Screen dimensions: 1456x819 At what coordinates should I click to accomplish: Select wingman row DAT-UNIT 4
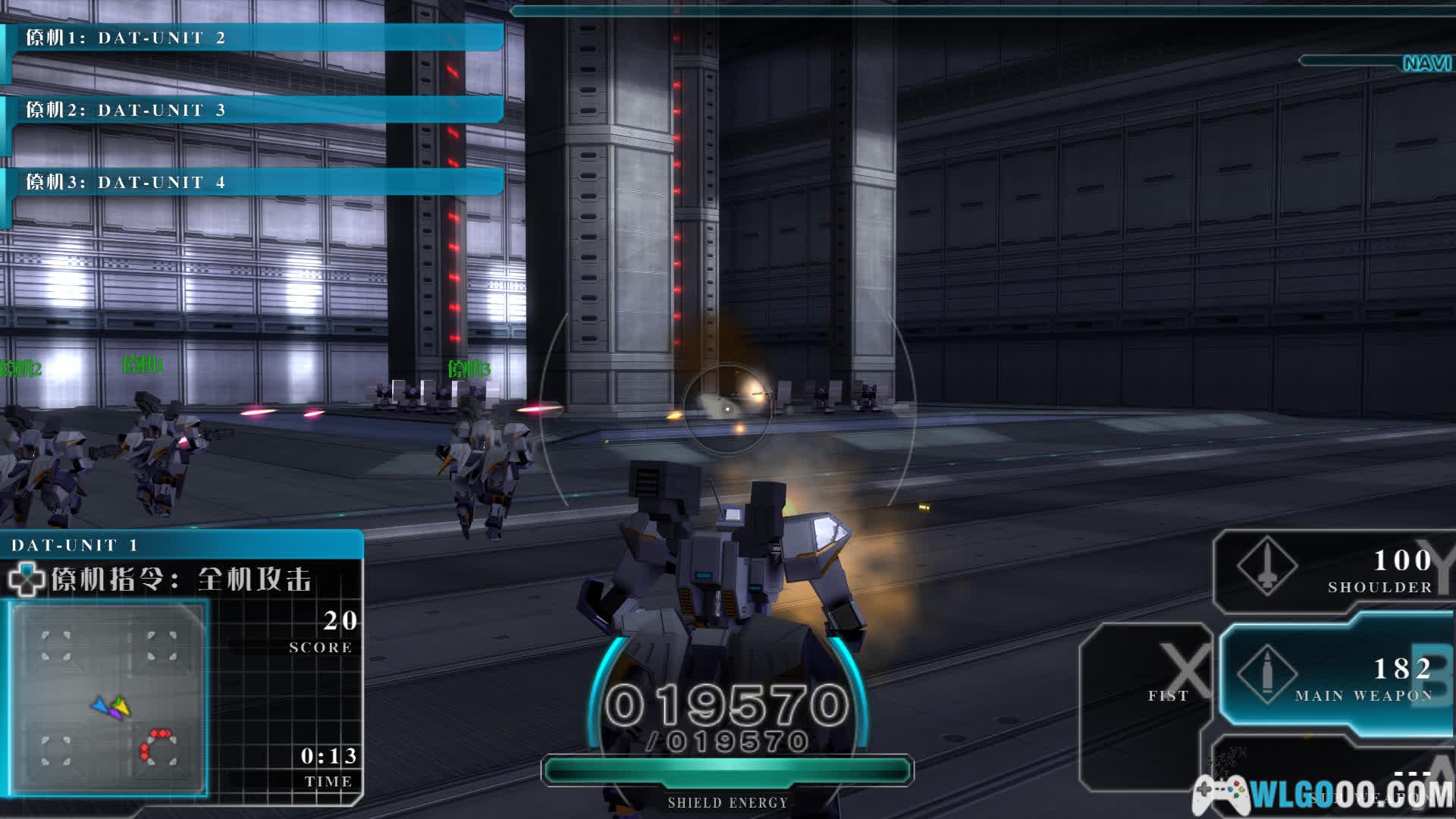point(254,182)
